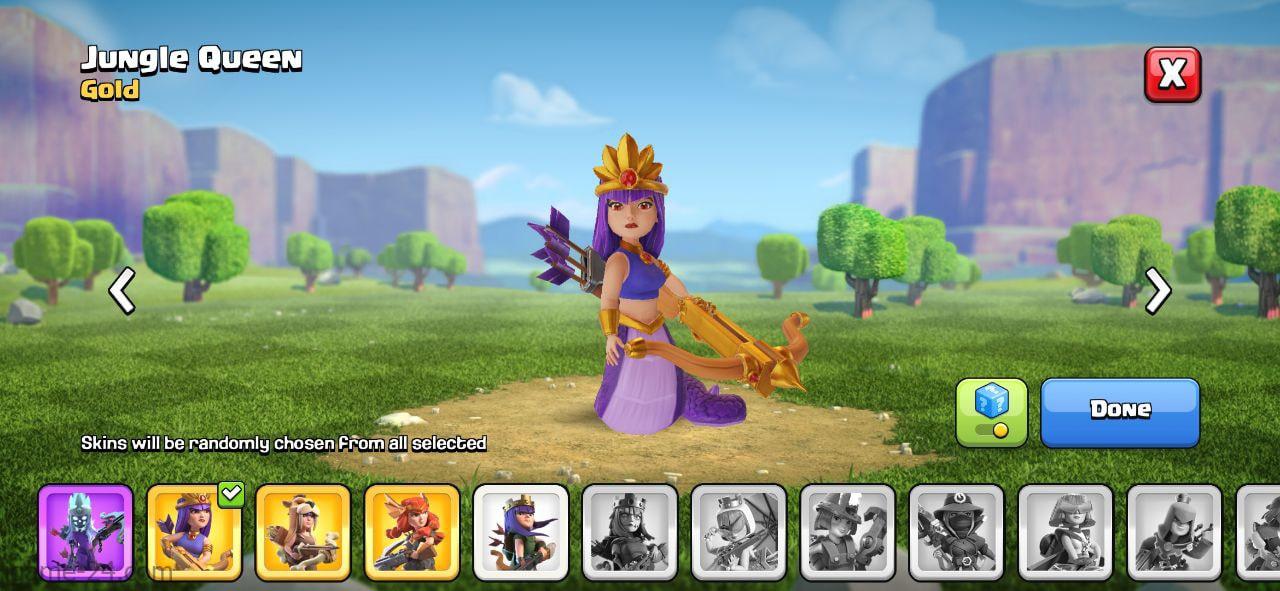
Task: Select the blonde queen skin in gold frame
Action: (x=303, y=532)
